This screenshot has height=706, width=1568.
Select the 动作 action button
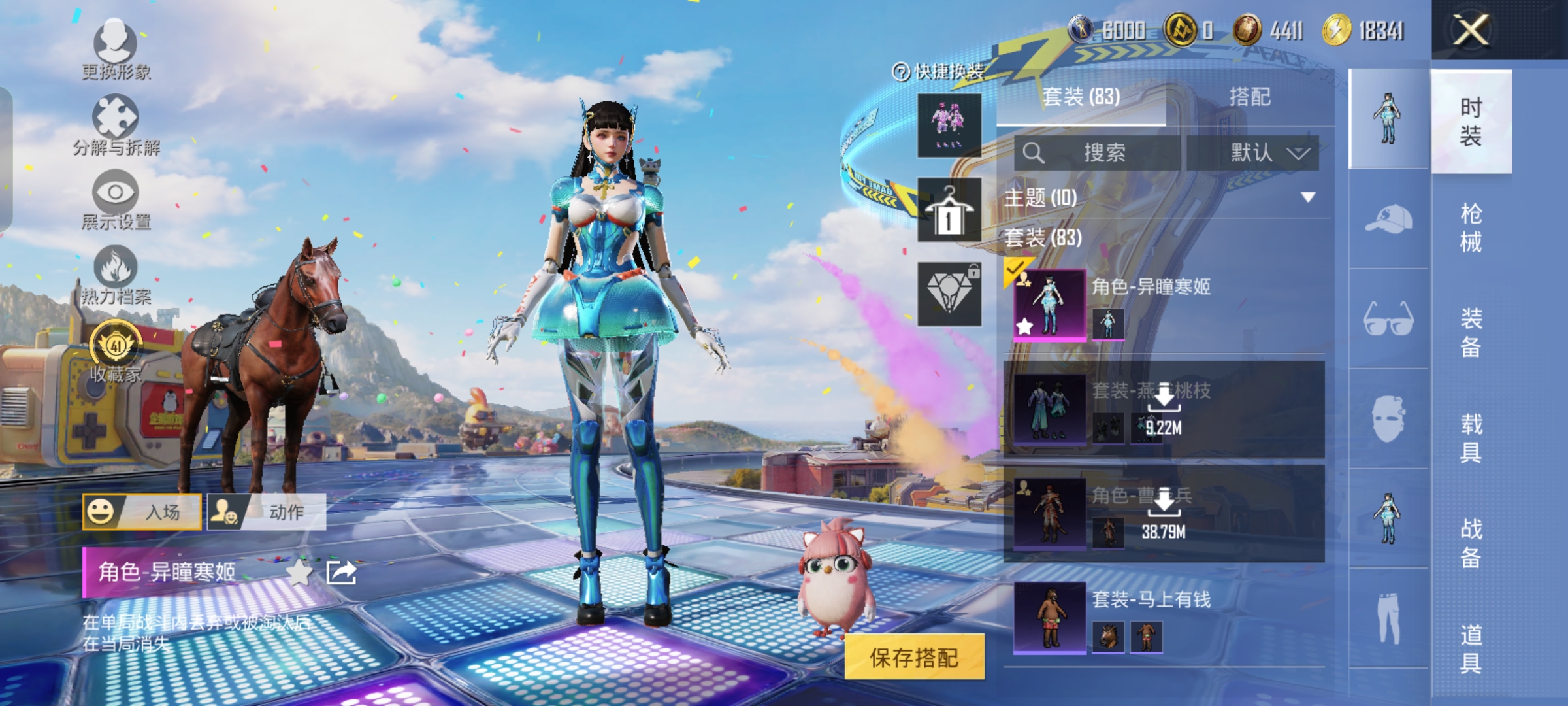[267, 512]
